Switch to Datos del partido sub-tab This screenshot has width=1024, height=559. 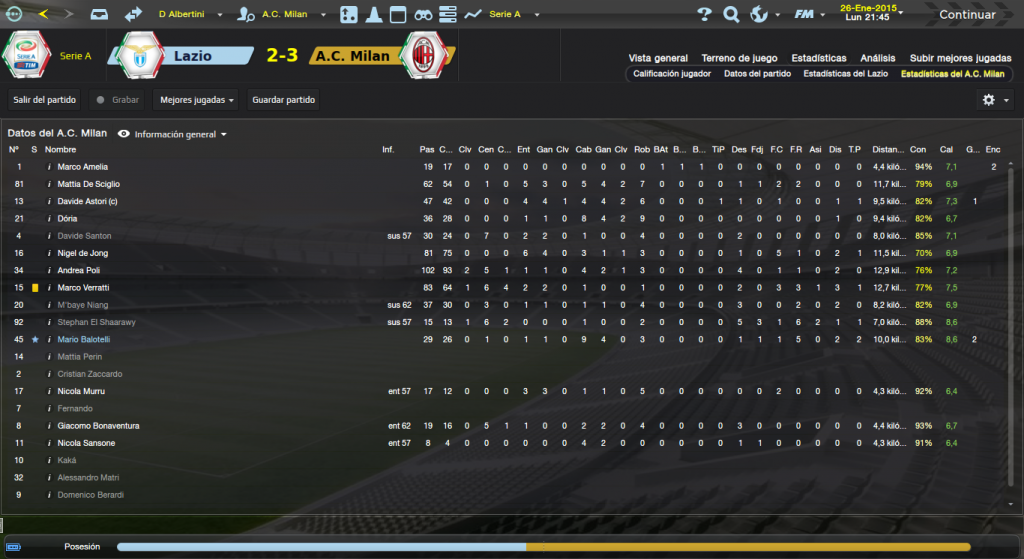(x=757, y=74)
